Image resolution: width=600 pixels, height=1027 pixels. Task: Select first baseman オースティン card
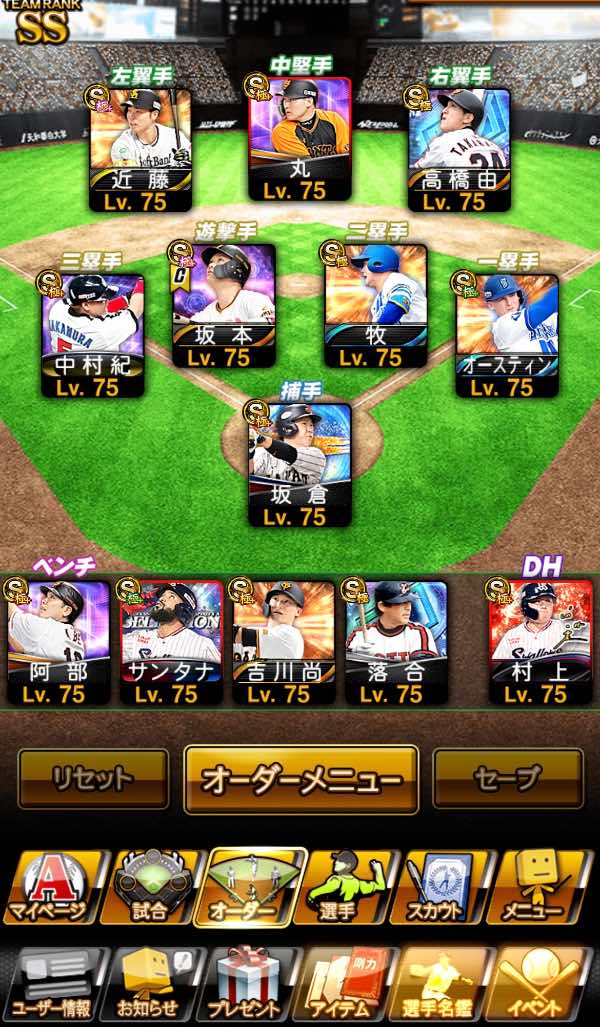507,335
